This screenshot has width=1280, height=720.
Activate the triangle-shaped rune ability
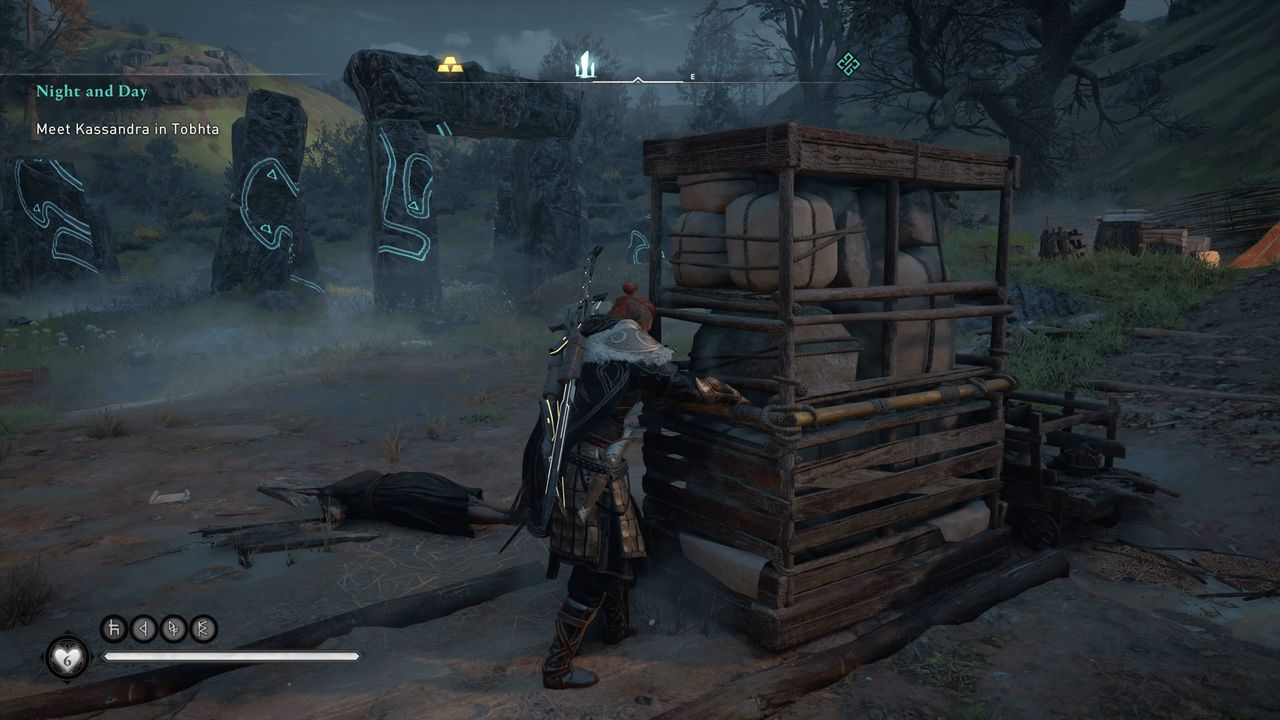point(143,629)
